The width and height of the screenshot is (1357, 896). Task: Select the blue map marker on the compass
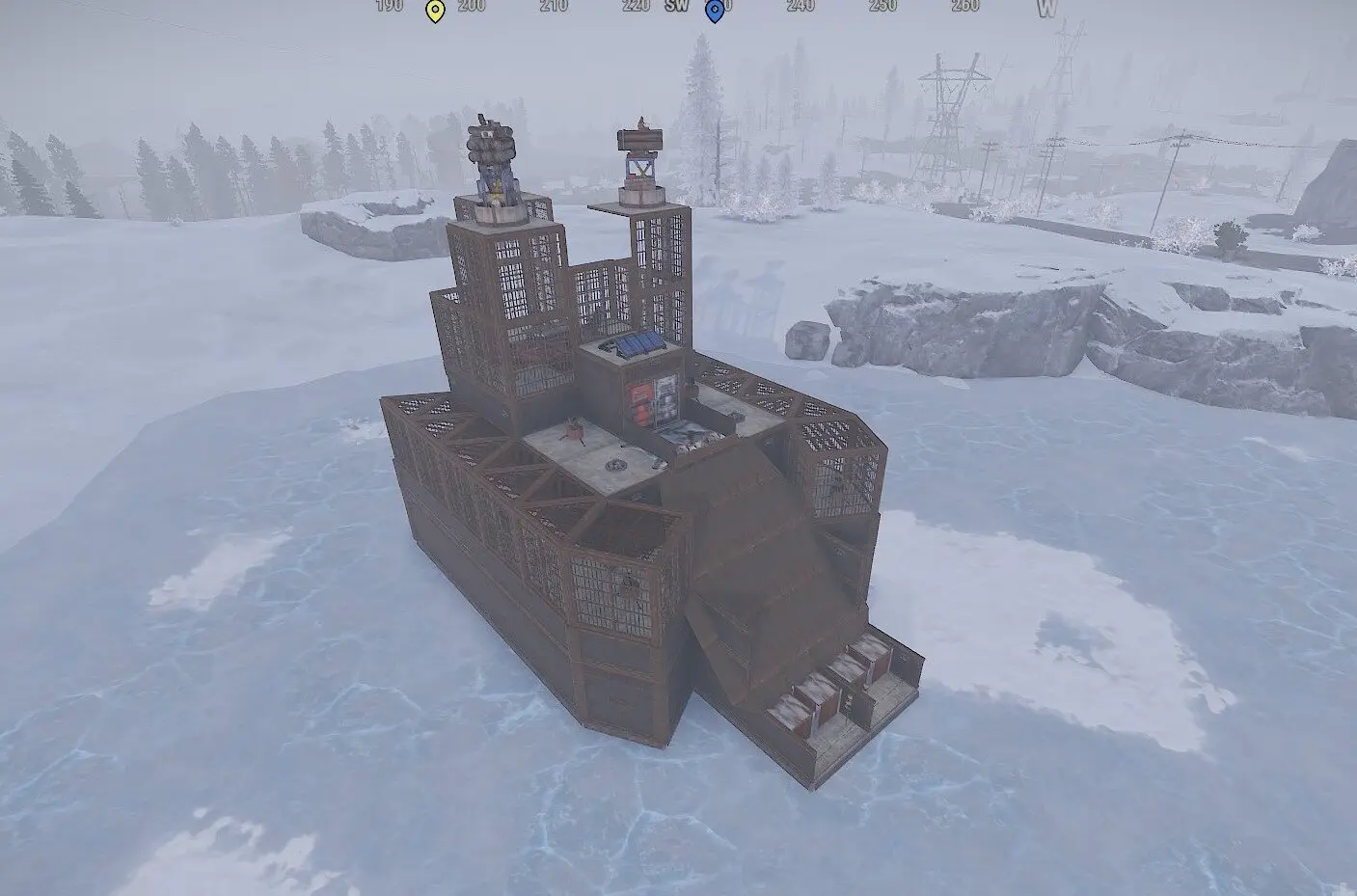tap(714, 11)
